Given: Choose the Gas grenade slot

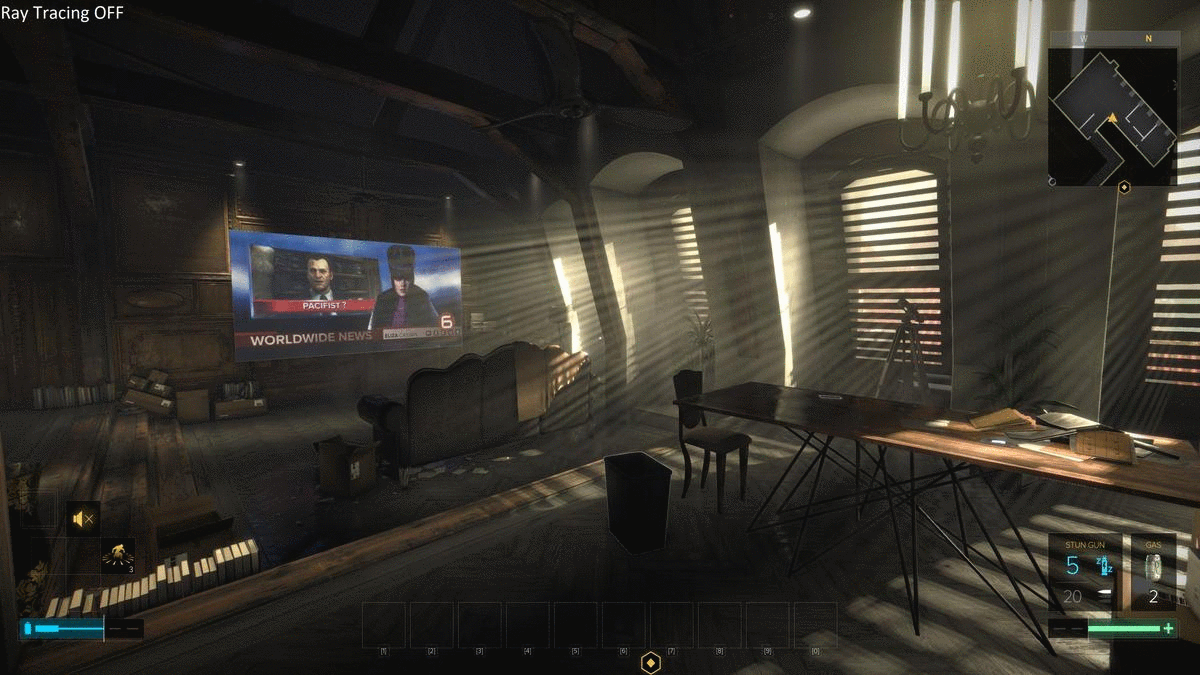Looking at the screenshot, I should (1153, 573).
